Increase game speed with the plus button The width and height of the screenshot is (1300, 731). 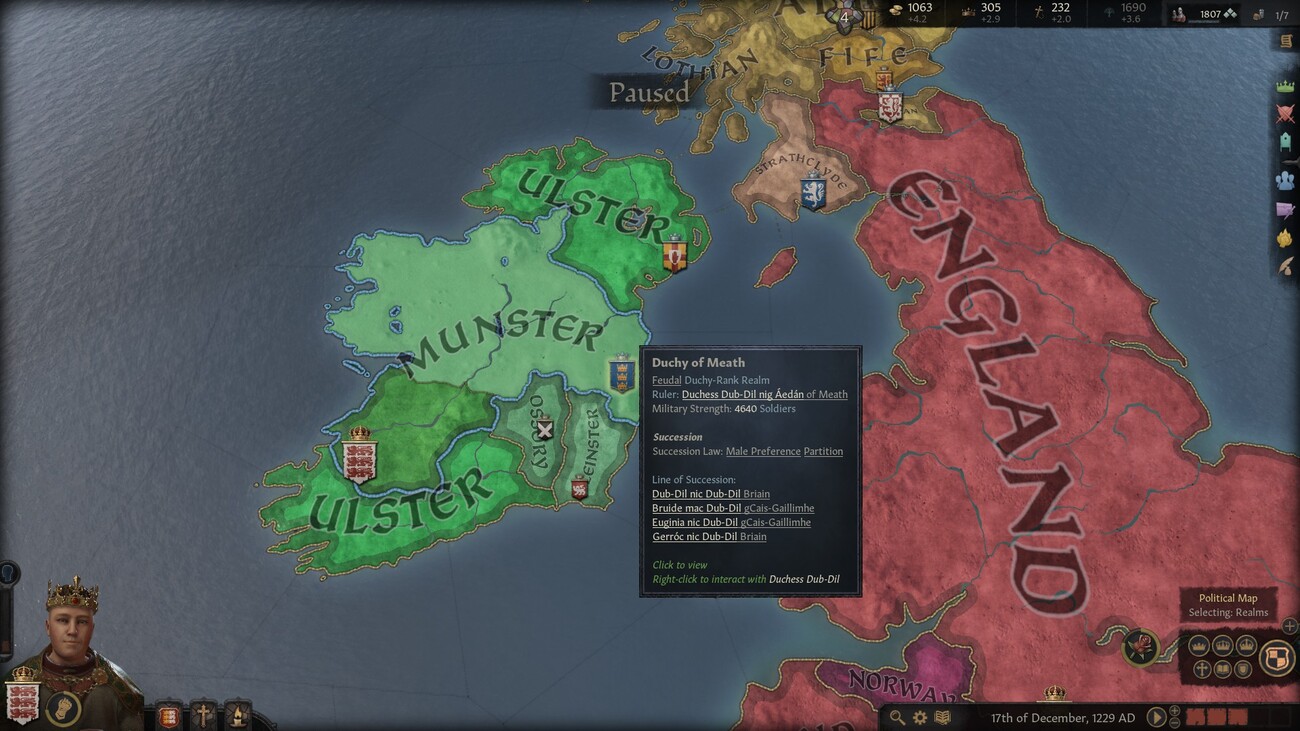pos(1175,711)
